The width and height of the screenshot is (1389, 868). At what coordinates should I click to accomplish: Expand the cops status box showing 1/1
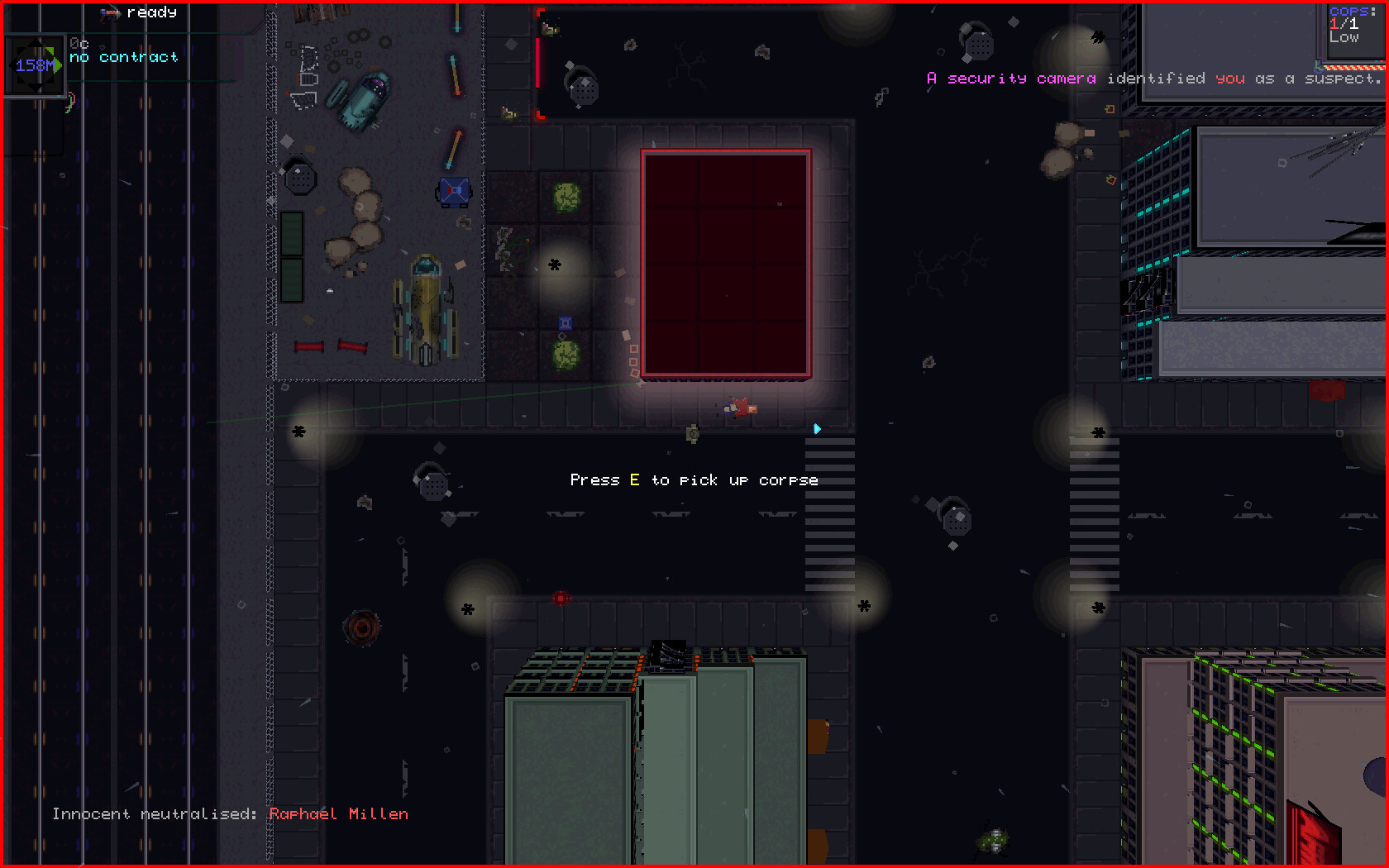[x=1346, y=25]
